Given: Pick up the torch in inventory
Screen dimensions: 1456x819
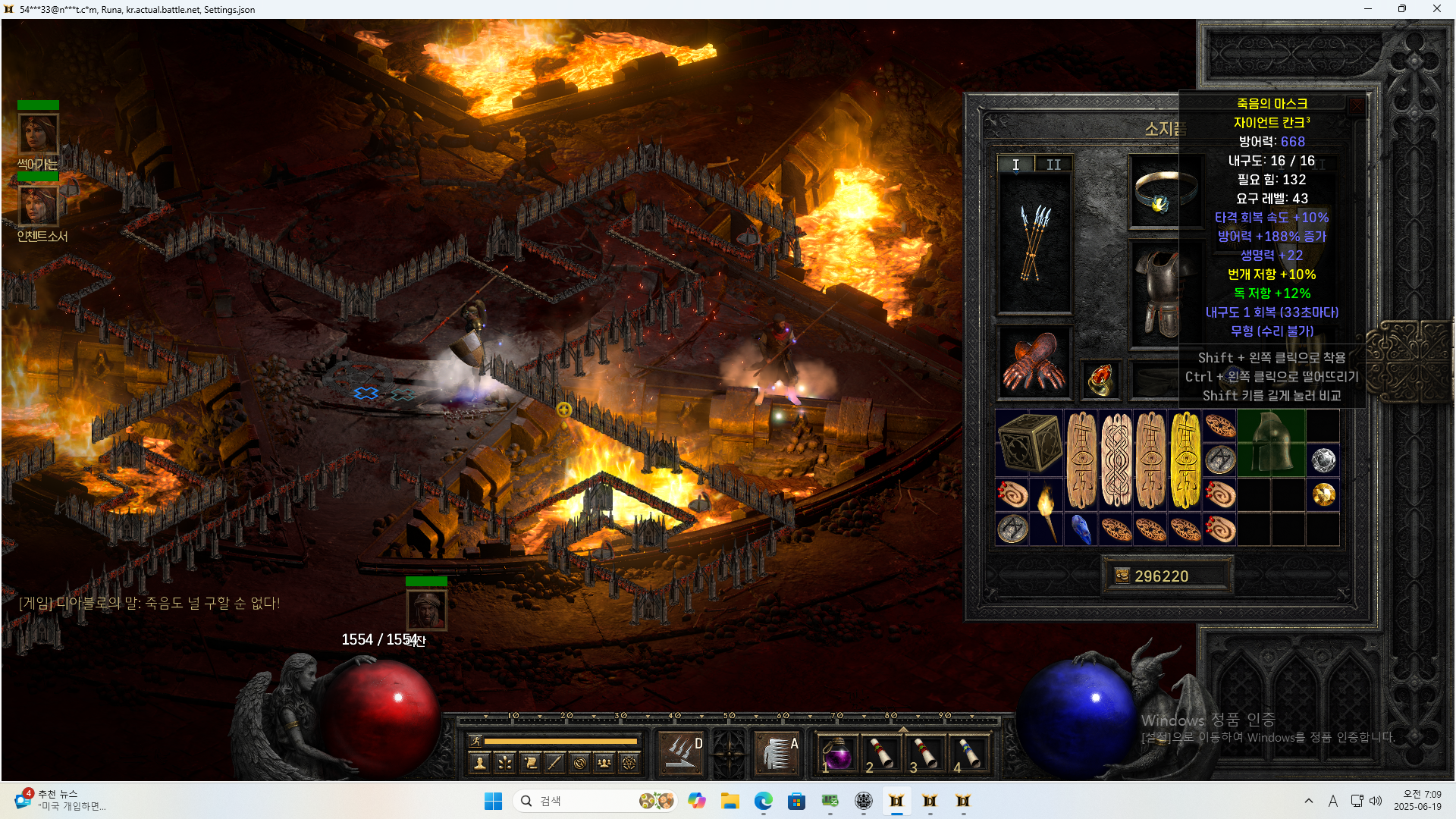Looking at the screenshot, I should click(1046, 511).
